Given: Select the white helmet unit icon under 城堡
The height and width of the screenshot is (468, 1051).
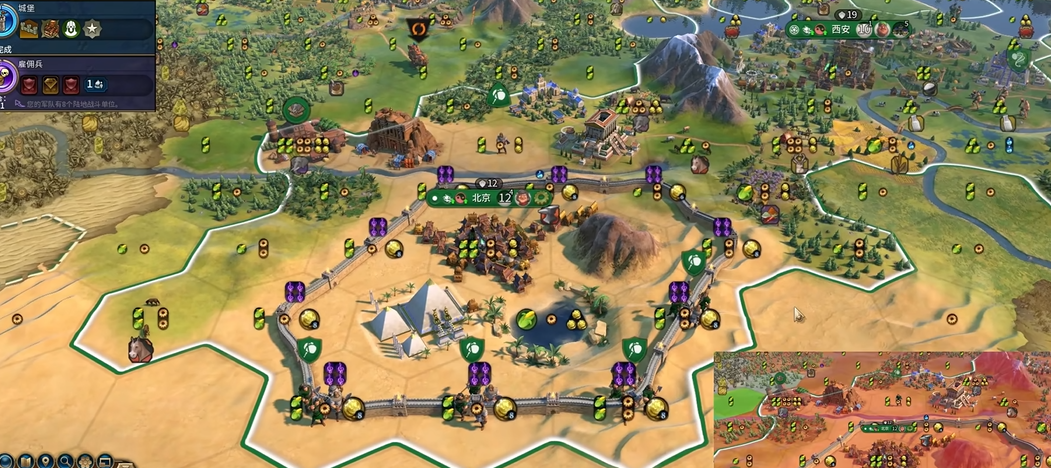Looking at the screenshot, I should click(x=71, y=29).
